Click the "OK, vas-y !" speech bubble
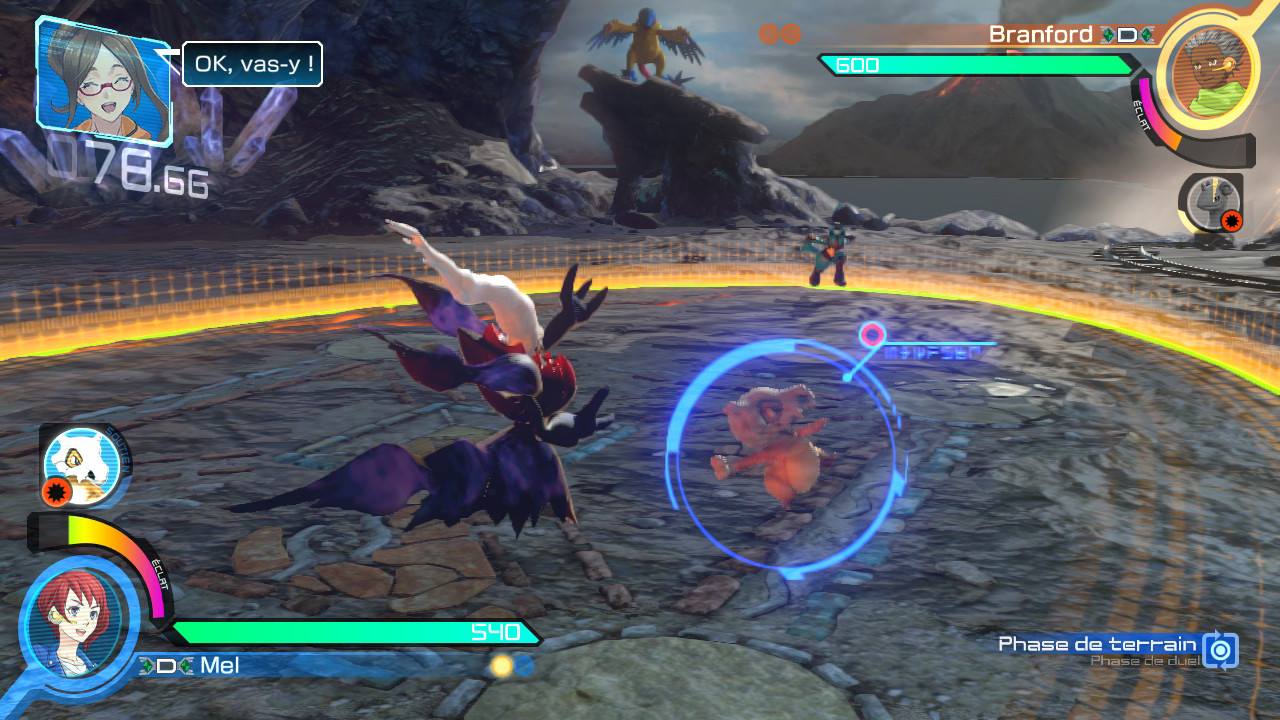 252,64
